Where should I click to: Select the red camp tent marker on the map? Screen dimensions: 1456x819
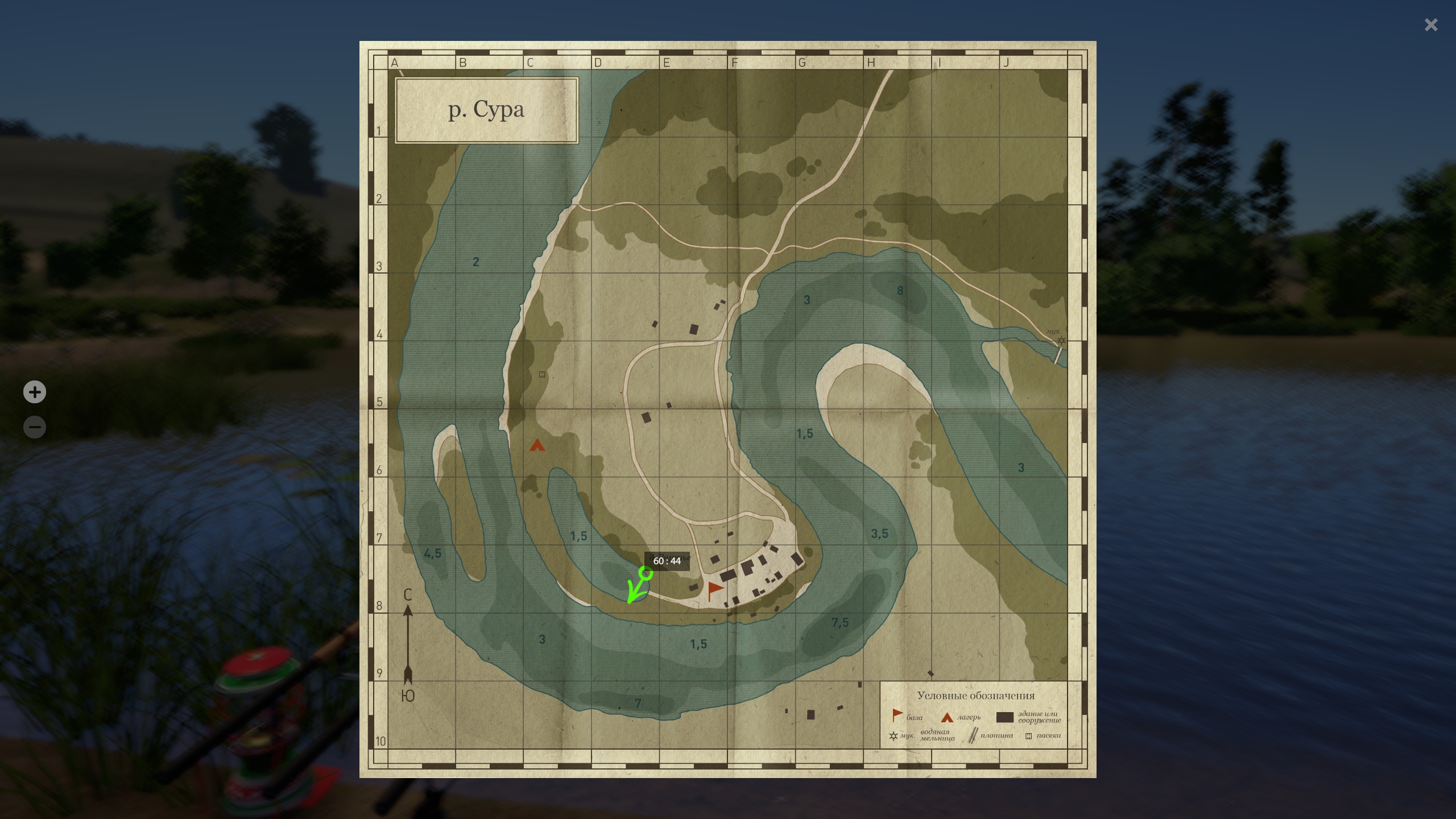[x=537, y=445]
